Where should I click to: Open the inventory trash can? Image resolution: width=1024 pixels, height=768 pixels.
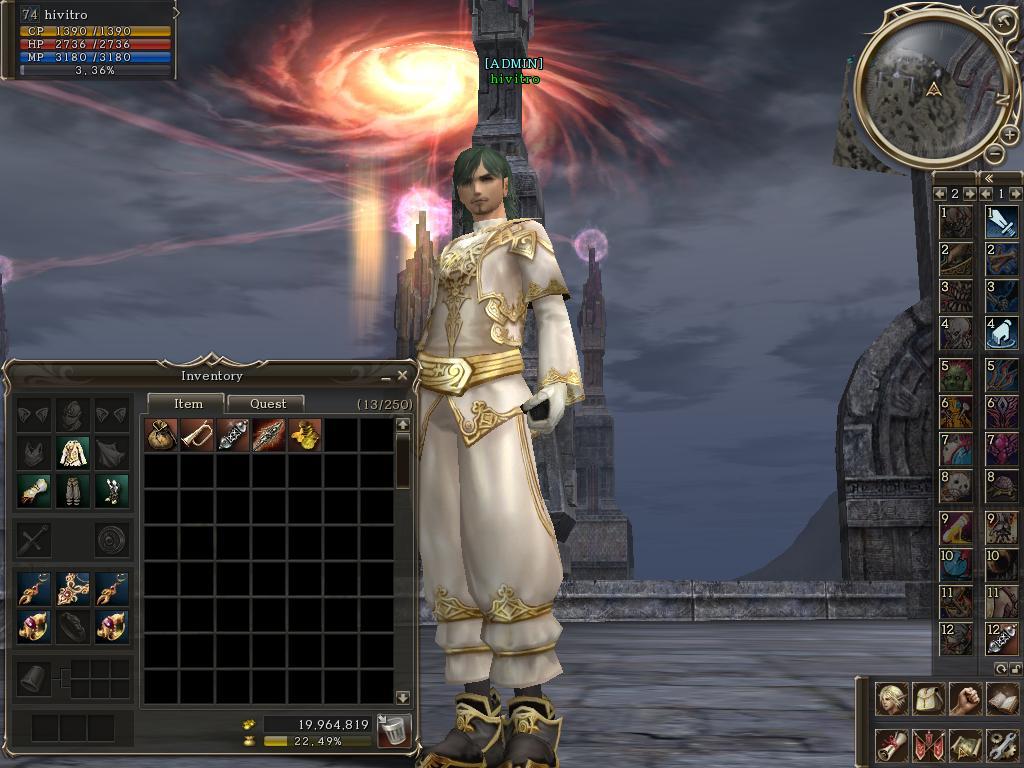[x=394, y=731]
